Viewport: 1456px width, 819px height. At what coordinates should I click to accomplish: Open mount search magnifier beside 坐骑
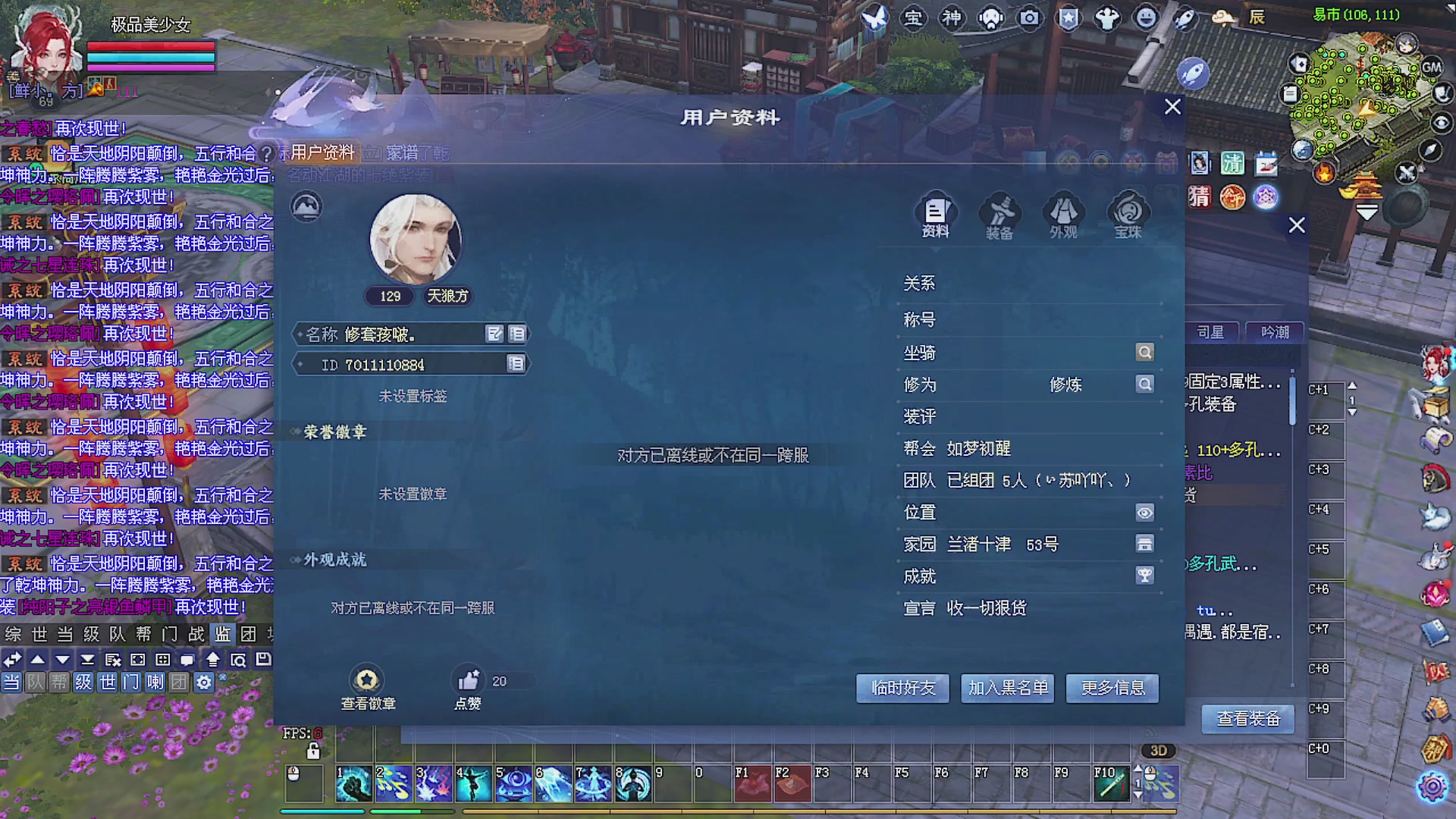tap(1144, 352)
